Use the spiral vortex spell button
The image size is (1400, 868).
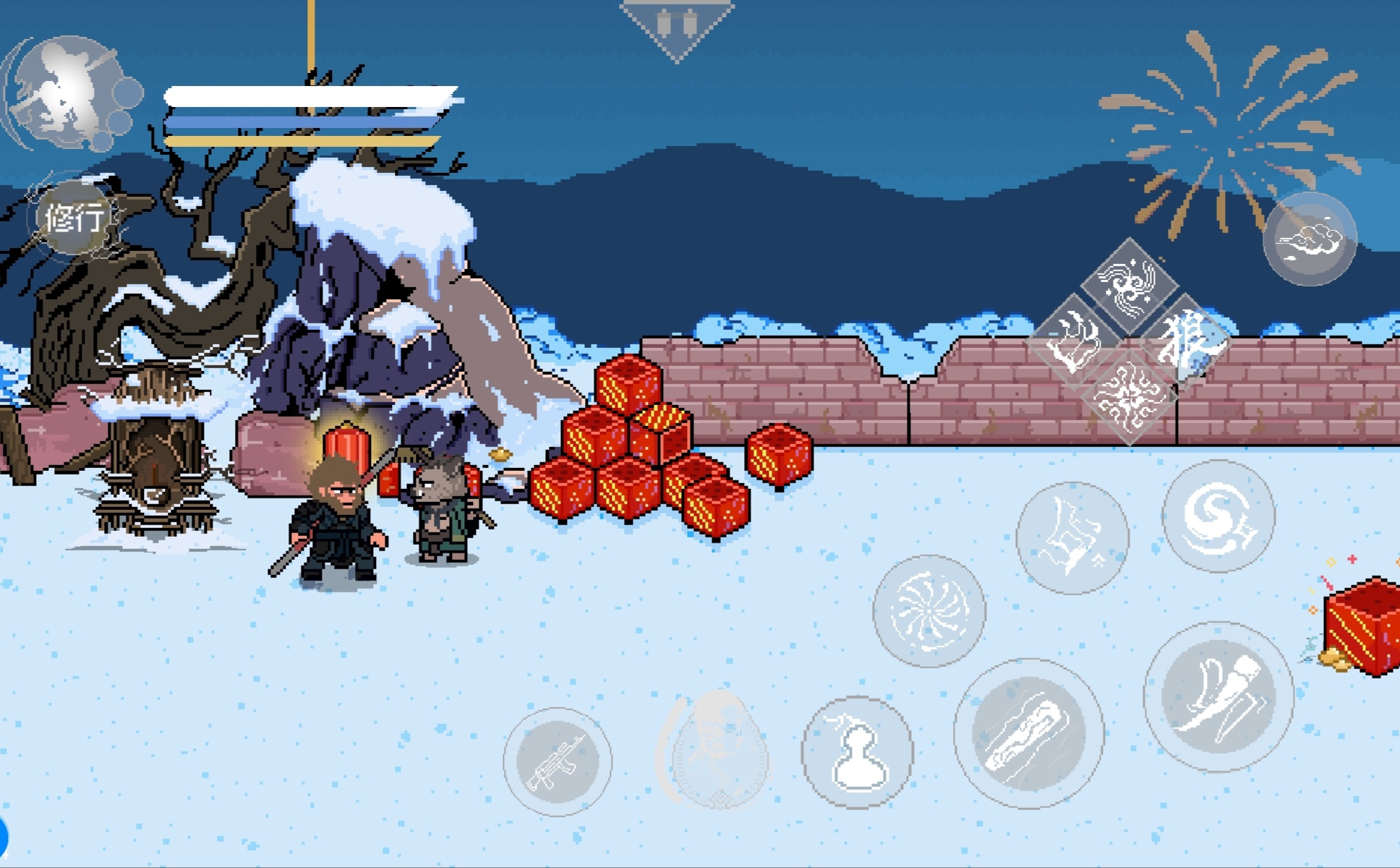pos(1218,516)
